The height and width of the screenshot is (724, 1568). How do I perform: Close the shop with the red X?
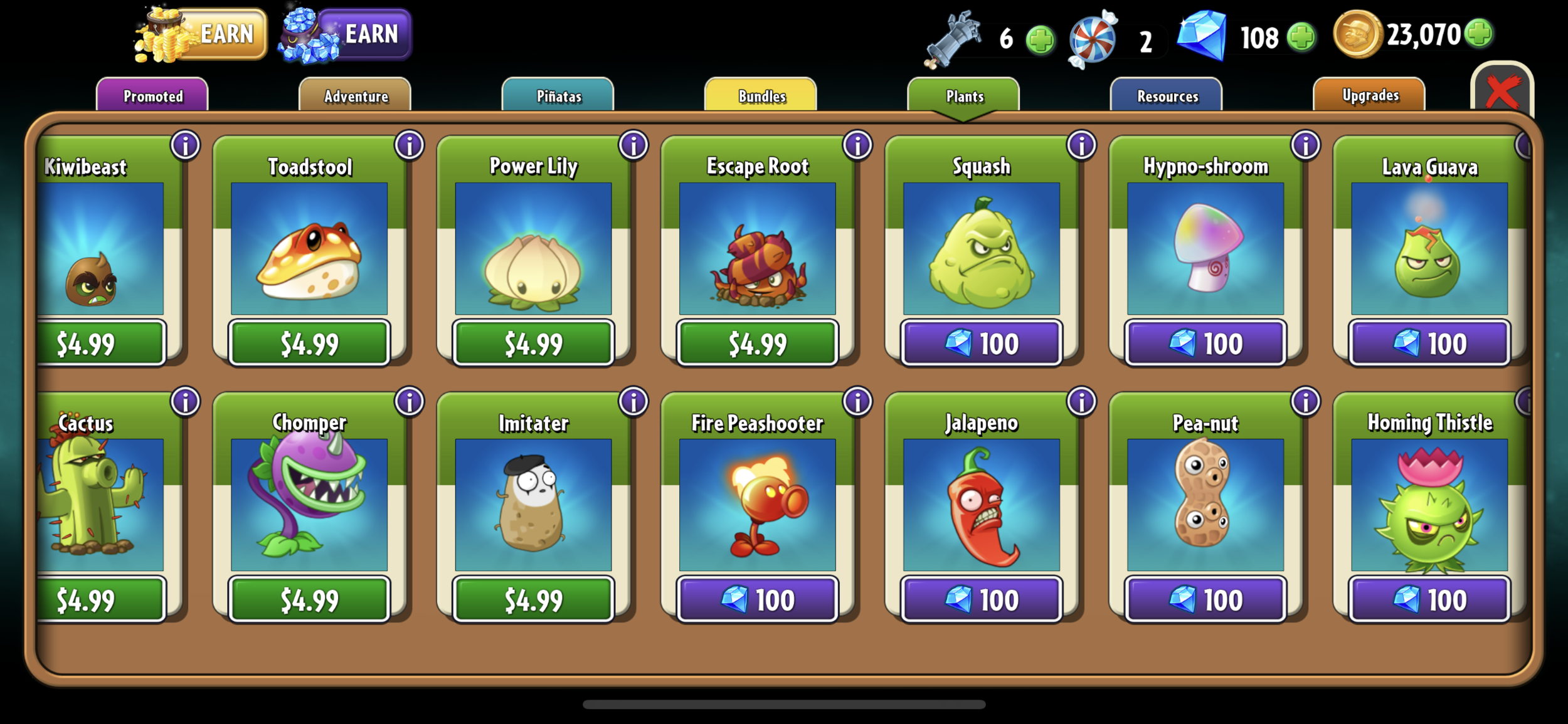click(1502, 92)
